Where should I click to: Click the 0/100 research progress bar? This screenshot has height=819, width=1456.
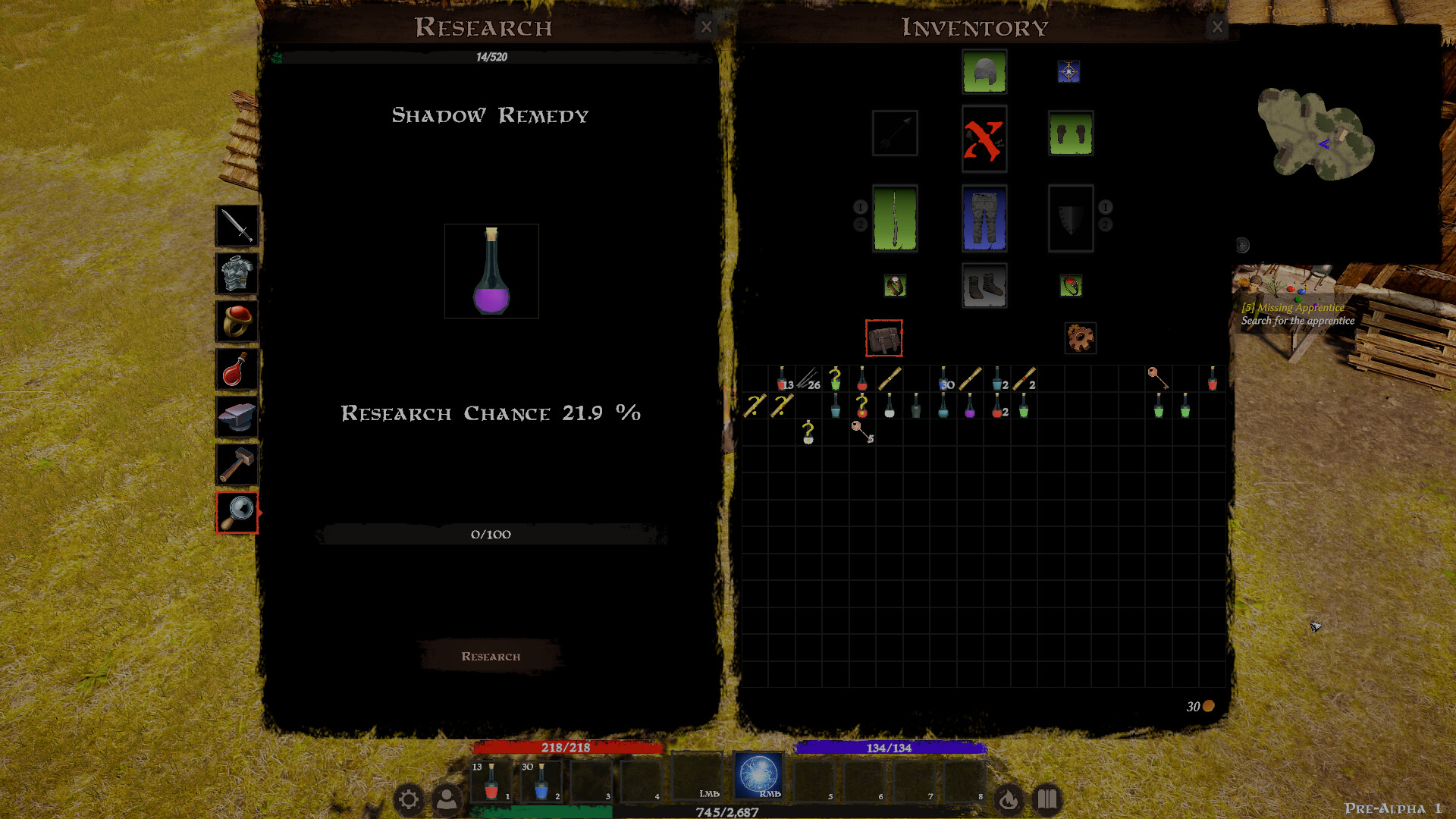click(x=490, y=534)
